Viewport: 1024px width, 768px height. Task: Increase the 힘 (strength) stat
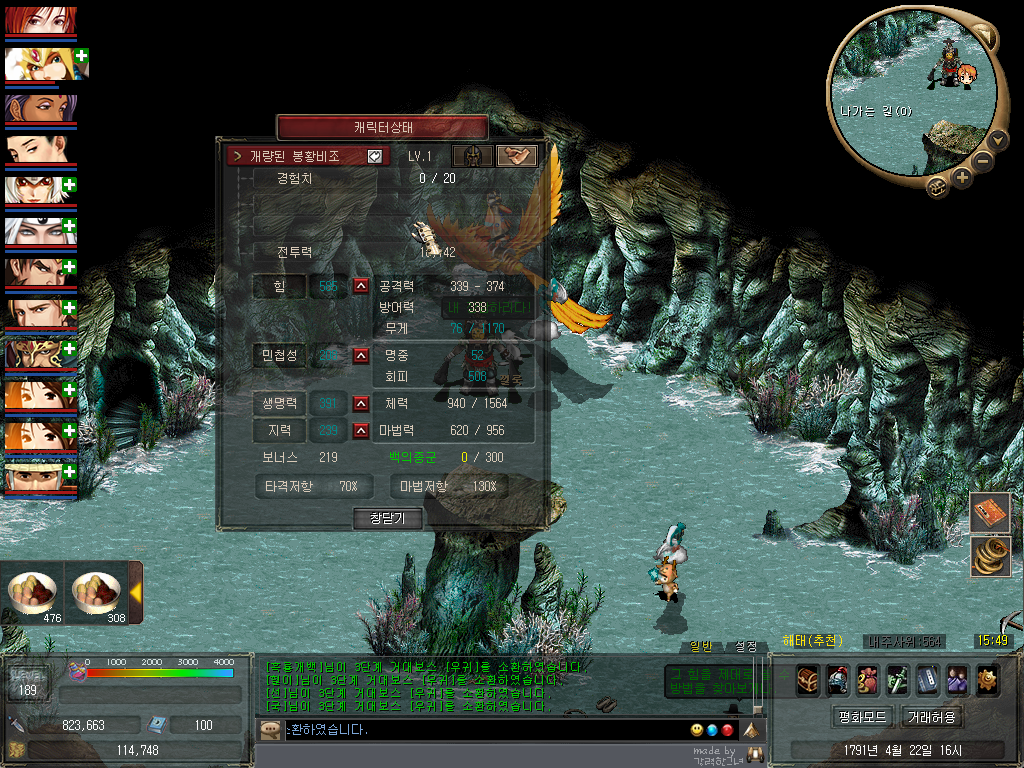(361, 287)
